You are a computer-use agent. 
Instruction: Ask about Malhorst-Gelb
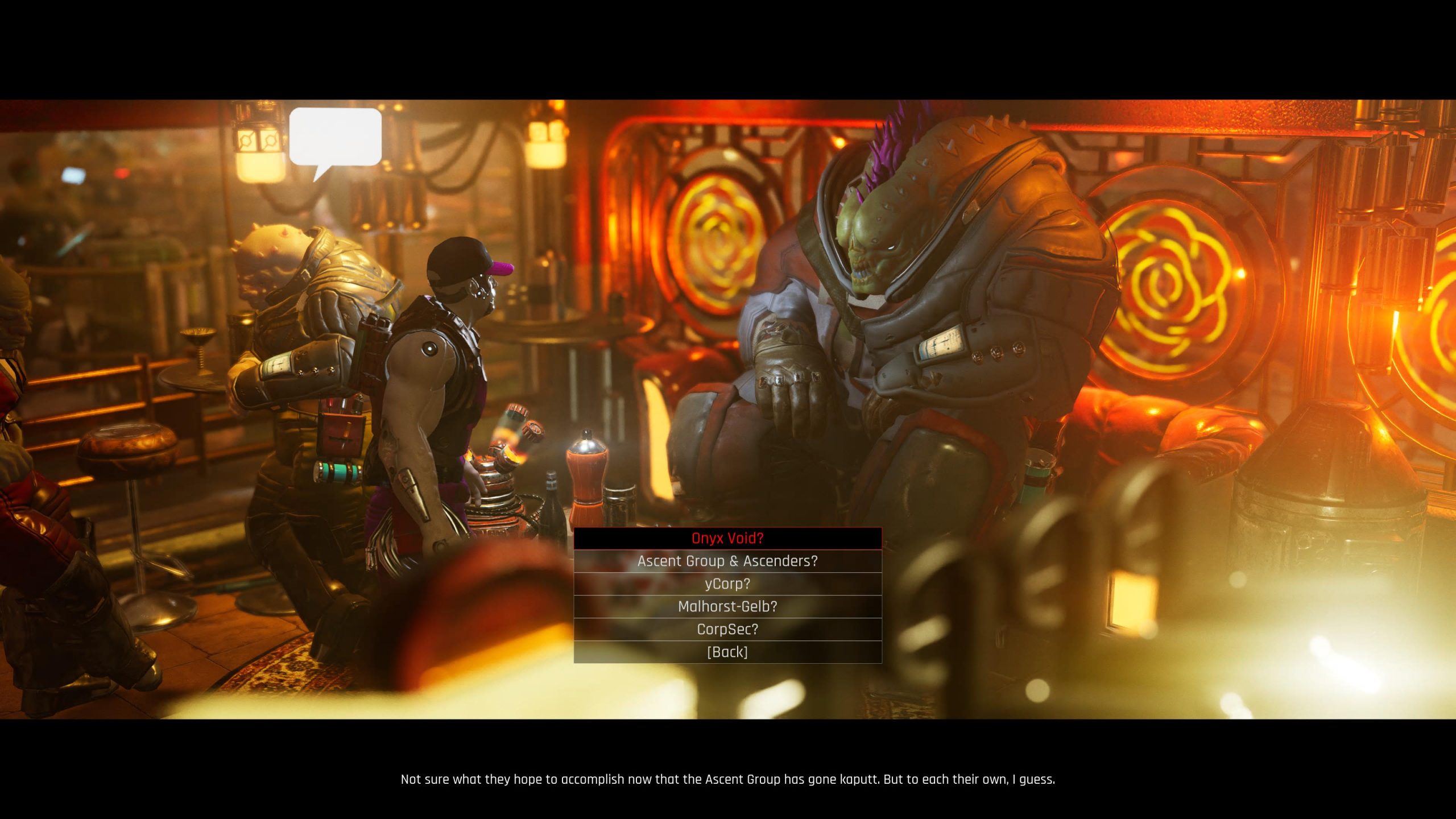[x=727, y=606]
